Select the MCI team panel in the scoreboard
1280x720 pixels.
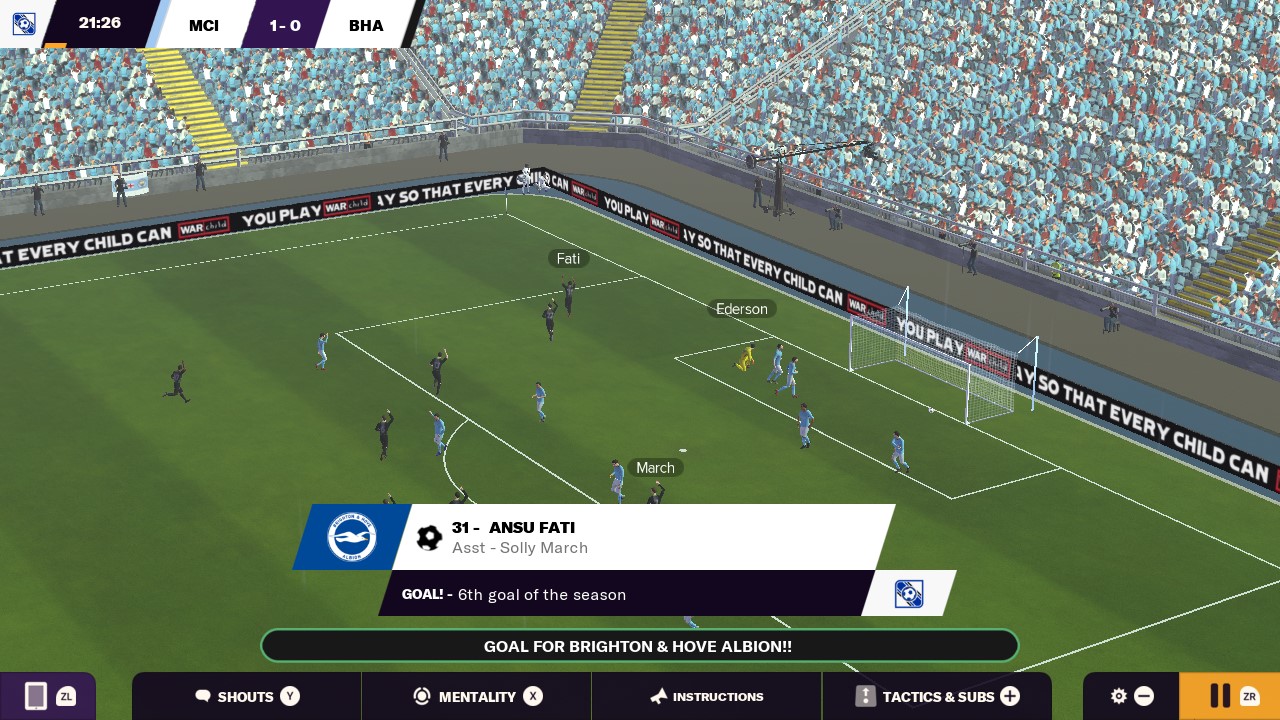[203, 25]
